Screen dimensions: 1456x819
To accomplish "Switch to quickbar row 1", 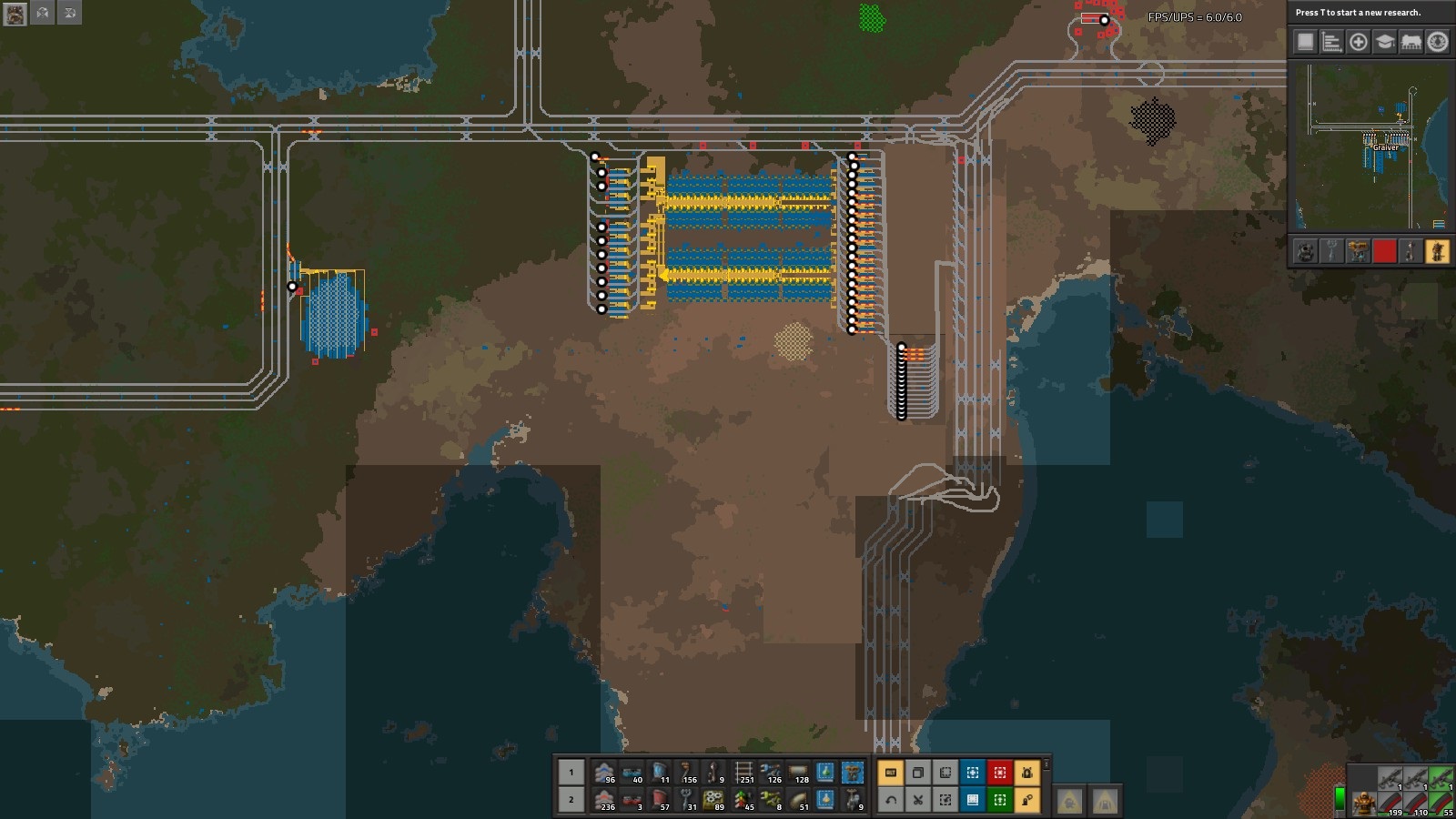I will [571, 773].
